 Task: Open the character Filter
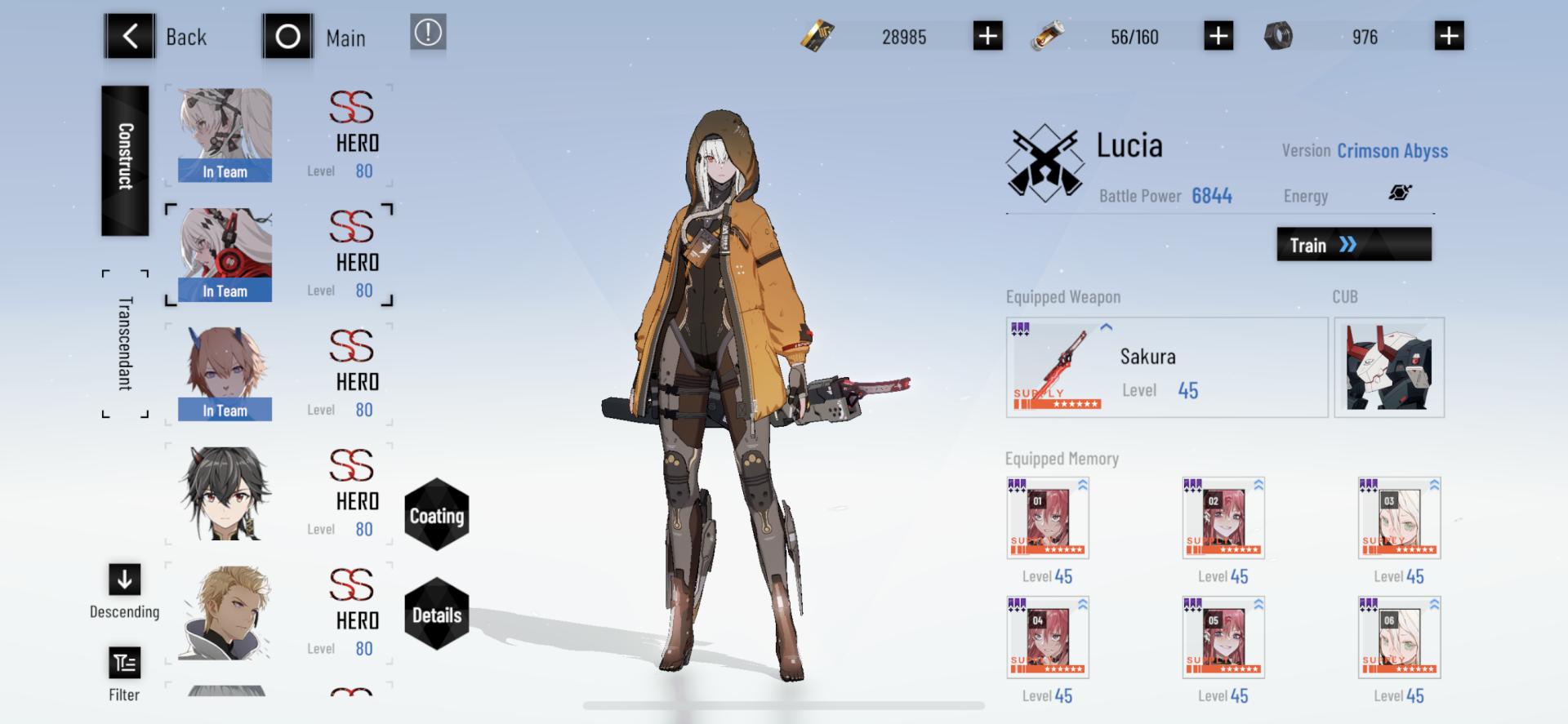(125, 664)
